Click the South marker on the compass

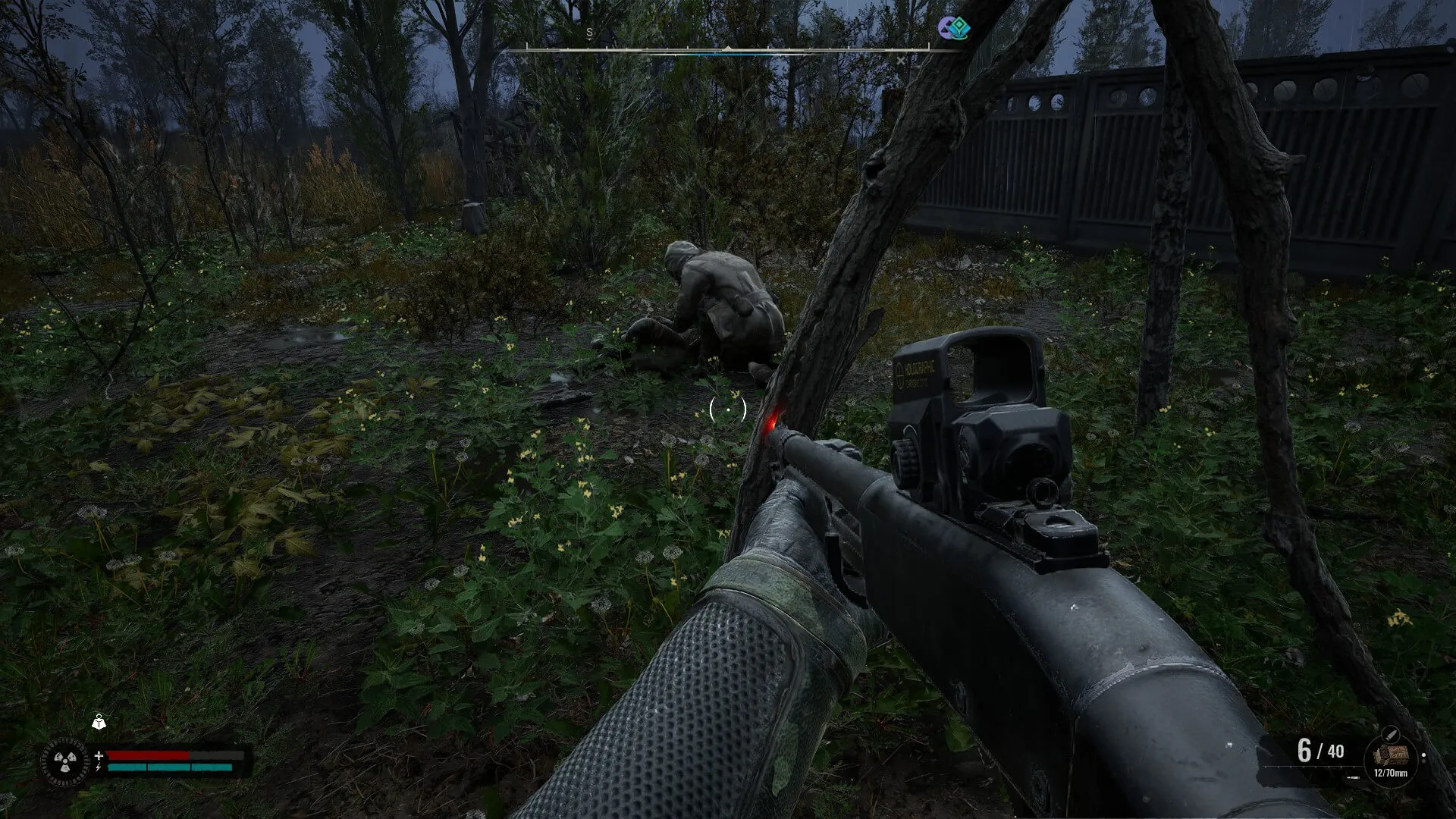pyautogui.click(x=589, y=33)
